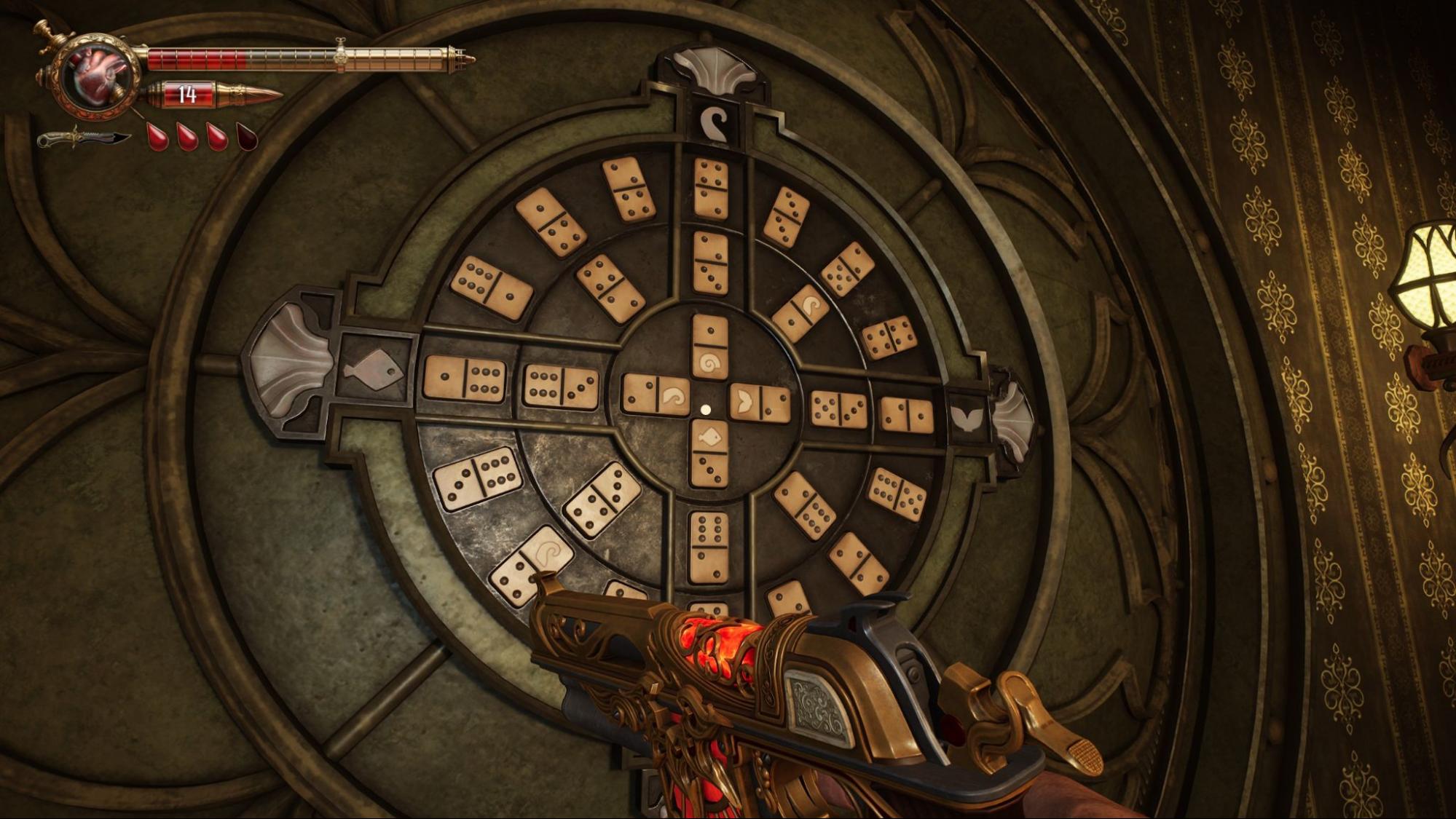Viewport: 1456px width, 819px height.
Task: Pick the two-over-three vertical domino
Action: click(710, 263)
